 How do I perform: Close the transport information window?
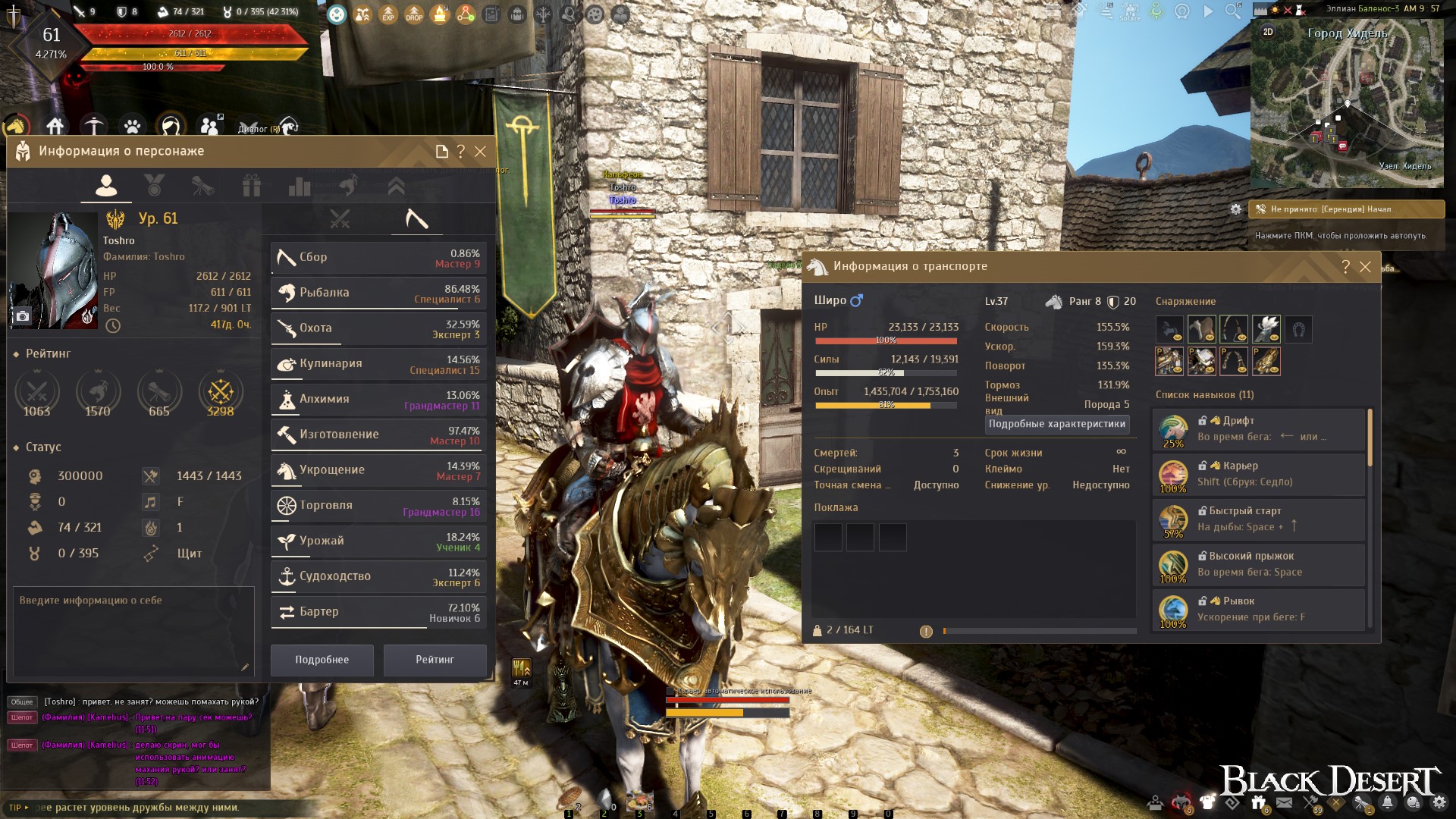coord(1365,267)
